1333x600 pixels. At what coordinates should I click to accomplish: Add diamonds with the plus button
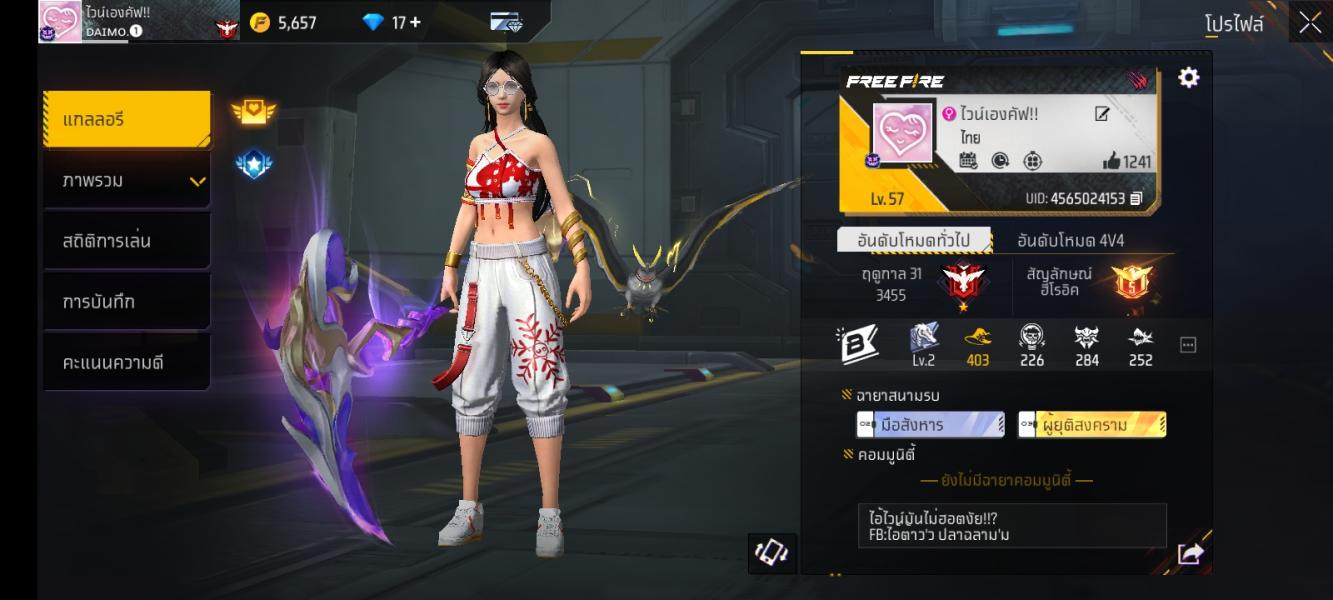click(x=415, y=22)
